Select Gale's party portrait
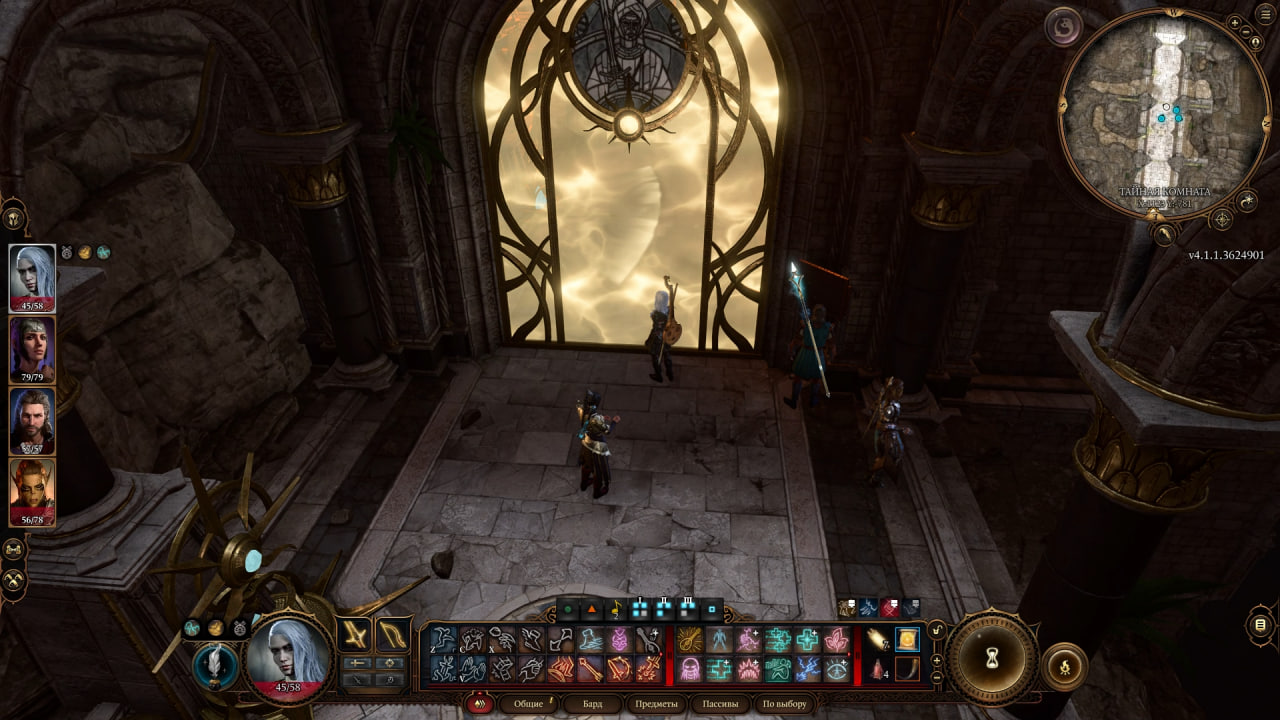Image resolution: width=1280 pixels, height=720 pixels. [x=32, y=421]
